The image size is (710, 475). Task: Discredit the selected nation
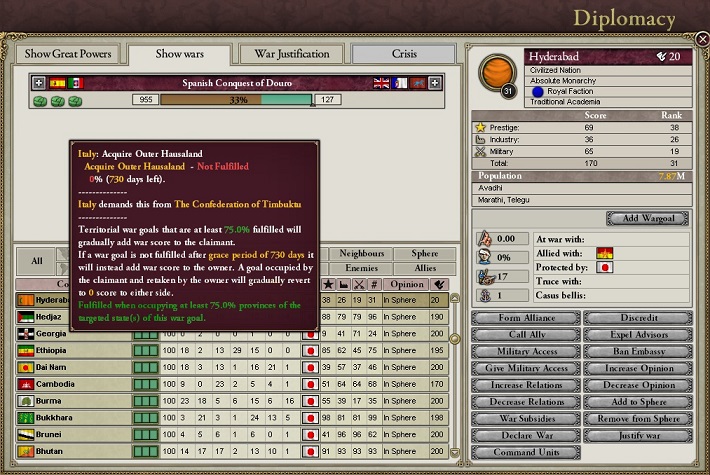635,318
